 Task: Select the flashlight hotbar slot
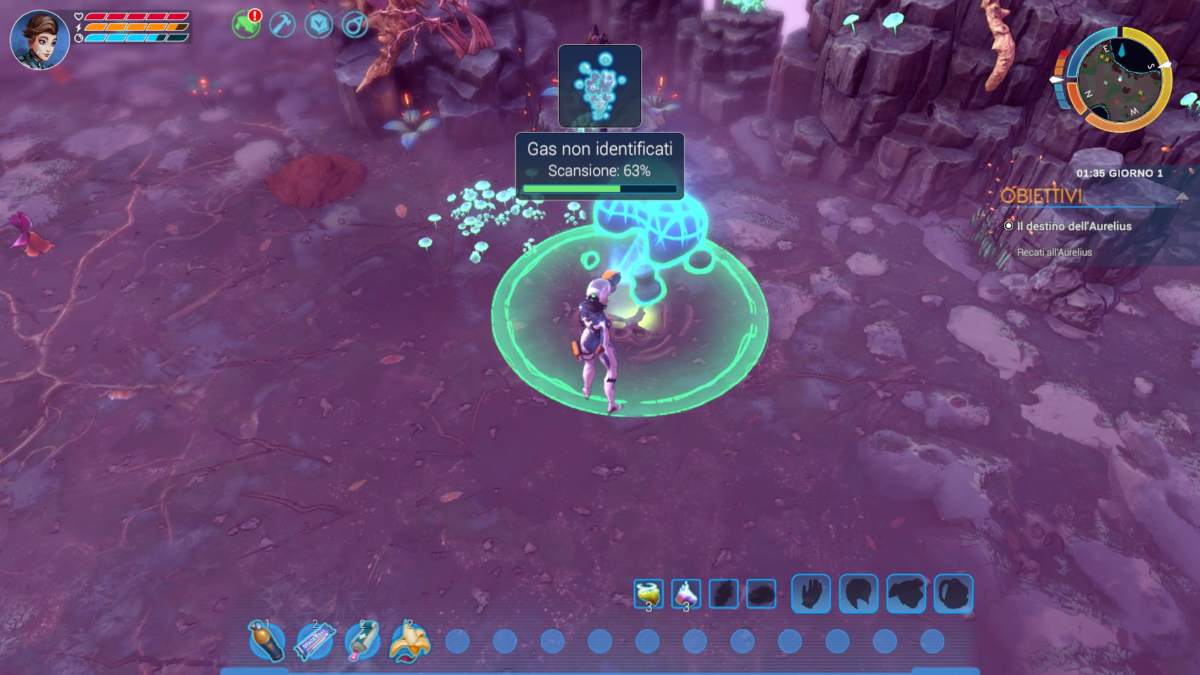(x=266, y=641)
